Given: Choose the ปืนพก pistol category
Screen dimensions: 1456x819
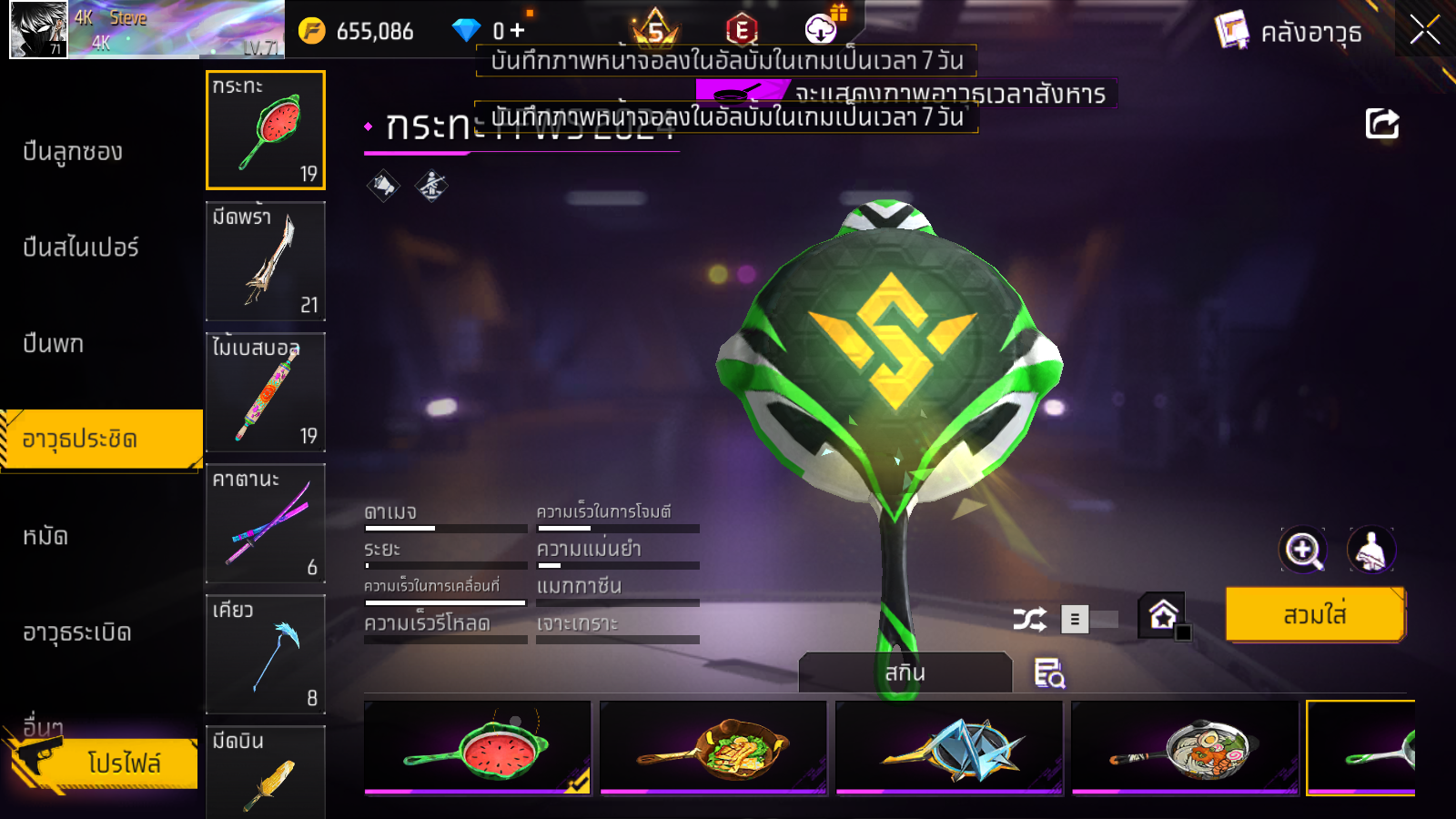Looking at the screenshot, I should [x=54, y=344].
